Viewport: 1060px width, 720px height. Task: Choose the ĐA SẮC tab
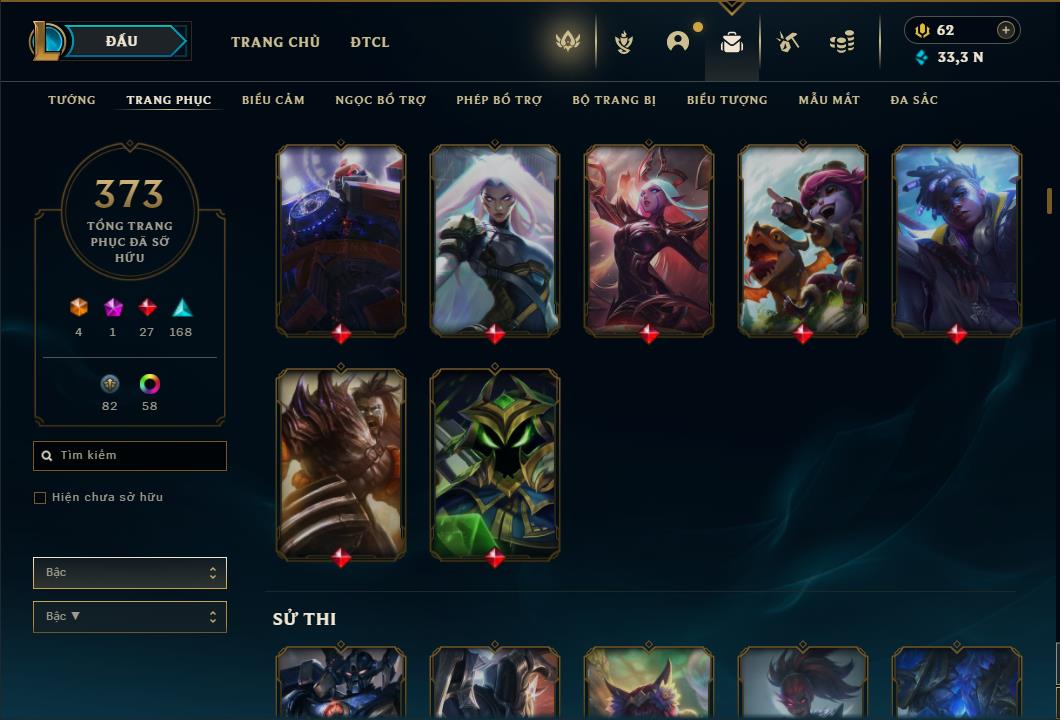coord(914,100)
